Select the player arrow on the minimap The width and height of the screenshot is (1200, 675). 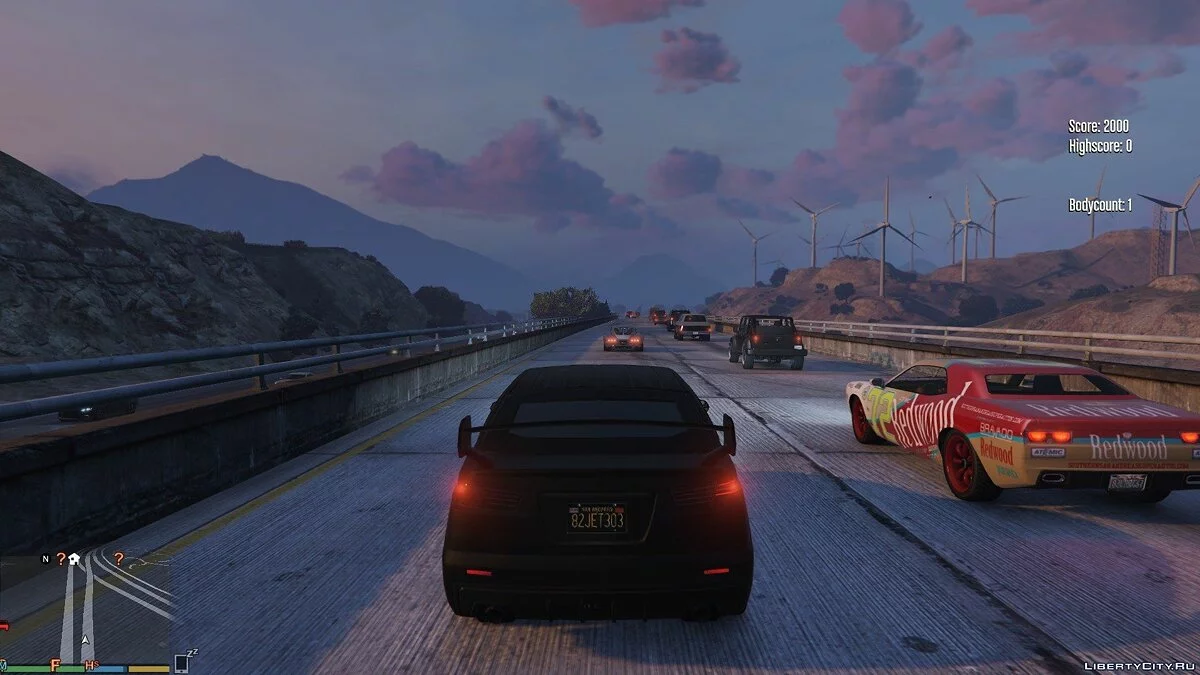[86, 639]
